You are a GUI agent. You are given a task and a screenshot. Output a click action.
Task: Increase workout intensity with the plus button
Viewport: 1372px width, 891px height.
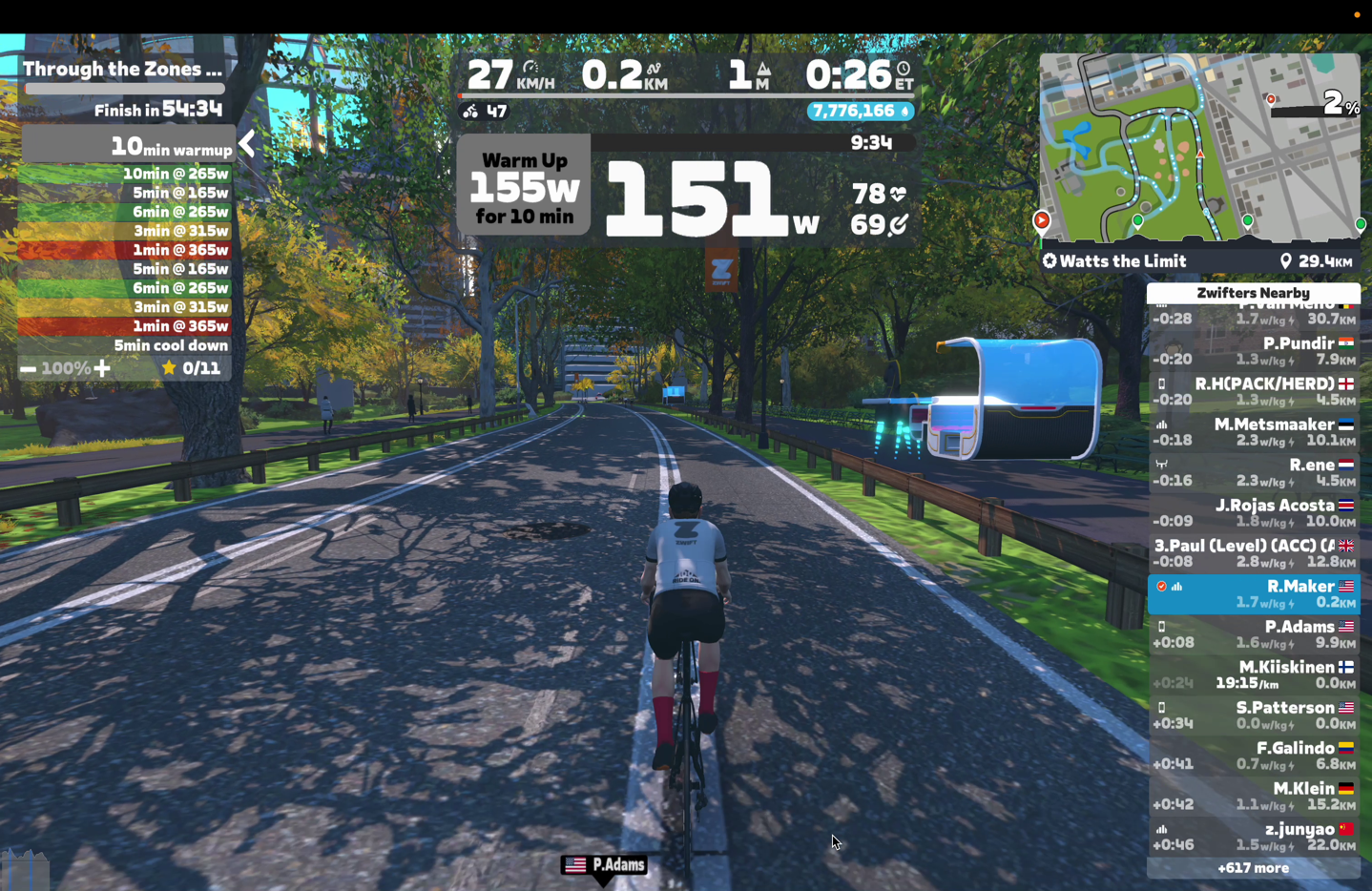102,368
